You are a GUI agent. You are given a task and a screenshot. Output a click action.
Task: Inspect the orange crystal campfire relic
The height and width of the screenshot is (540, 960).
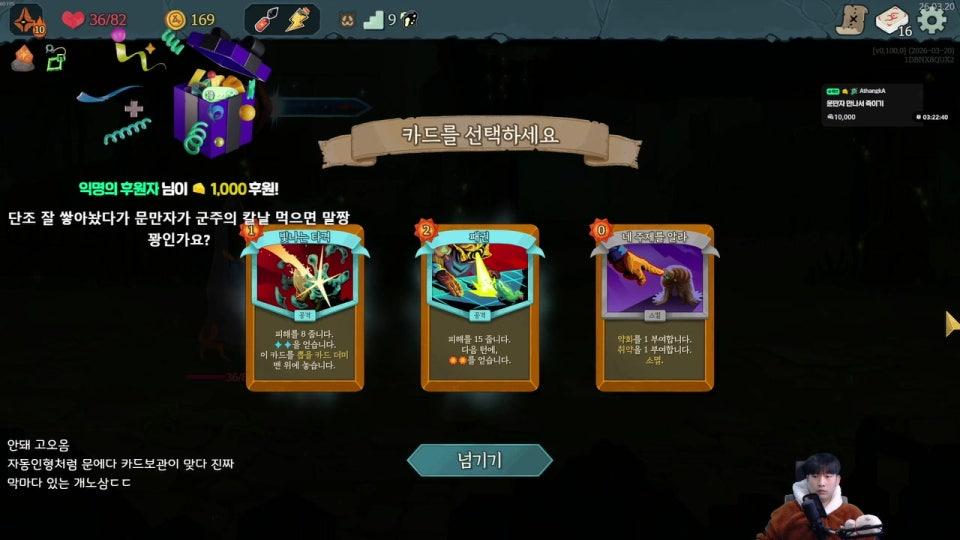point(23,58)
